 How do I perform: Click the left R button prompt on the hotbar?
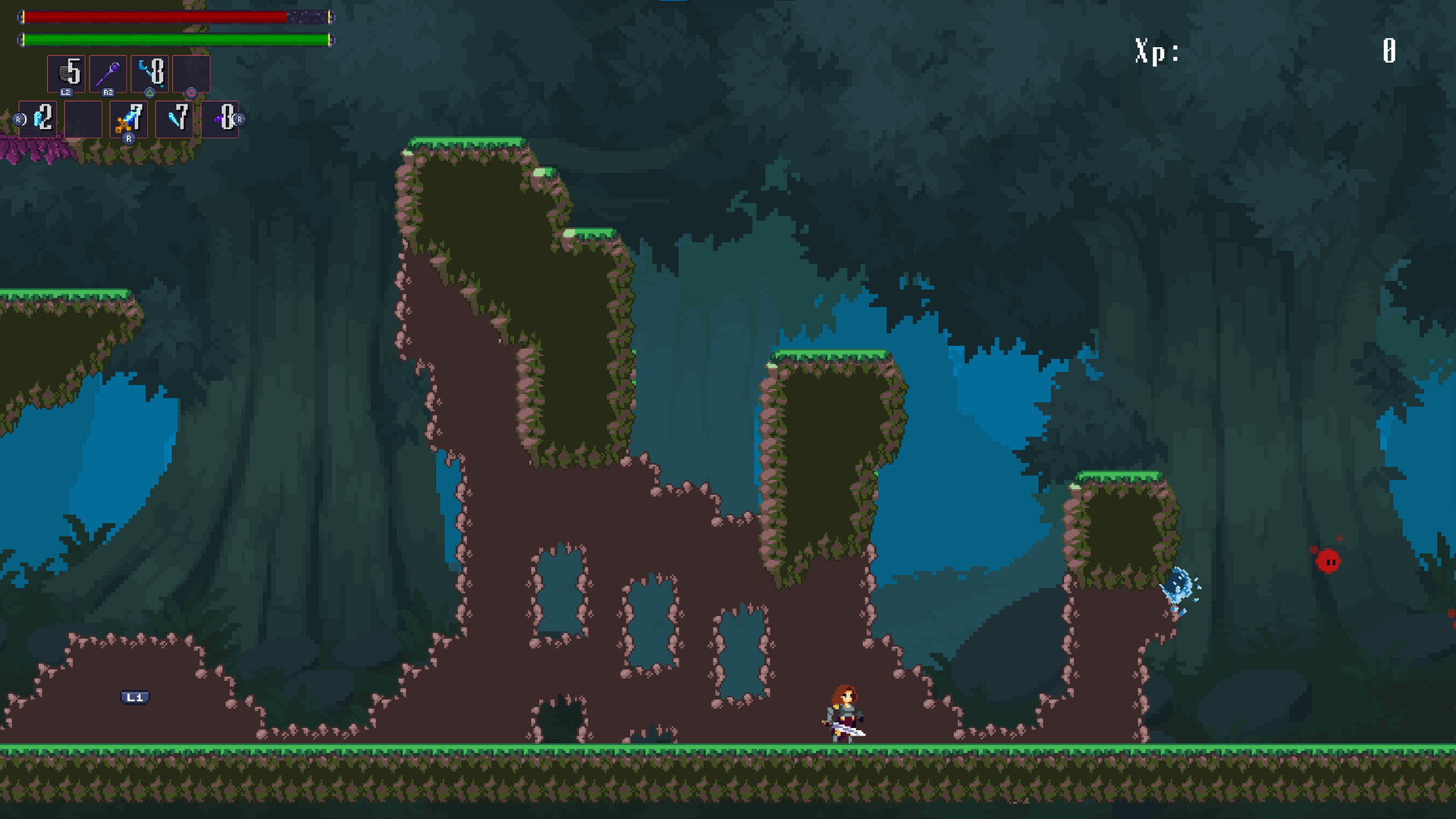(x=18, y=118)
